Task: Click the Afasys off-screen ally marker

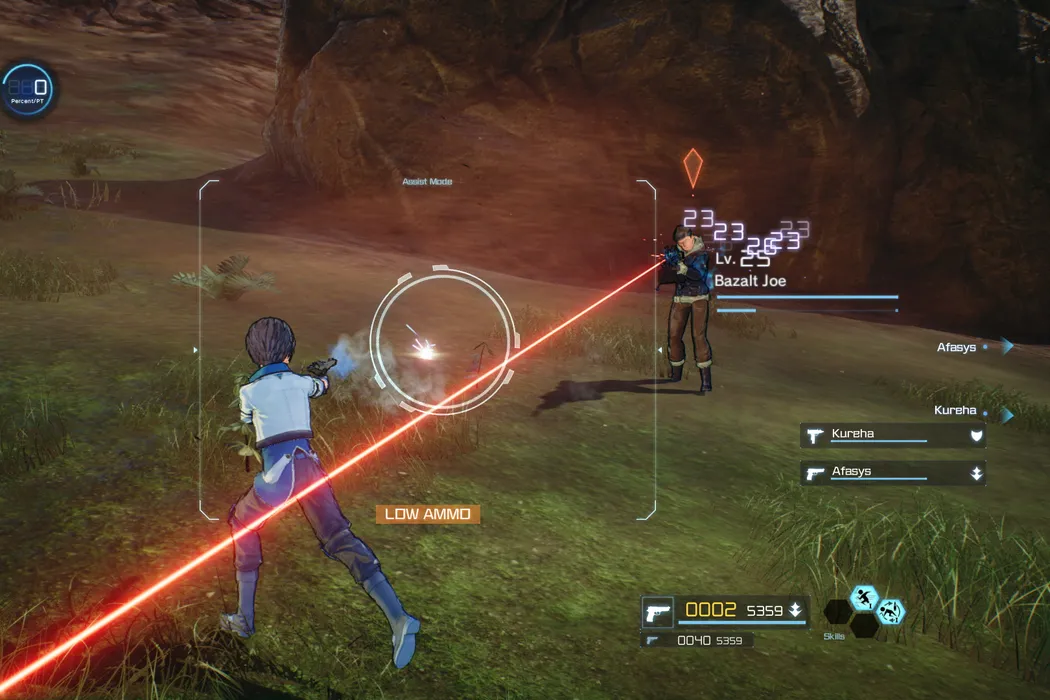Action: 1006,346
